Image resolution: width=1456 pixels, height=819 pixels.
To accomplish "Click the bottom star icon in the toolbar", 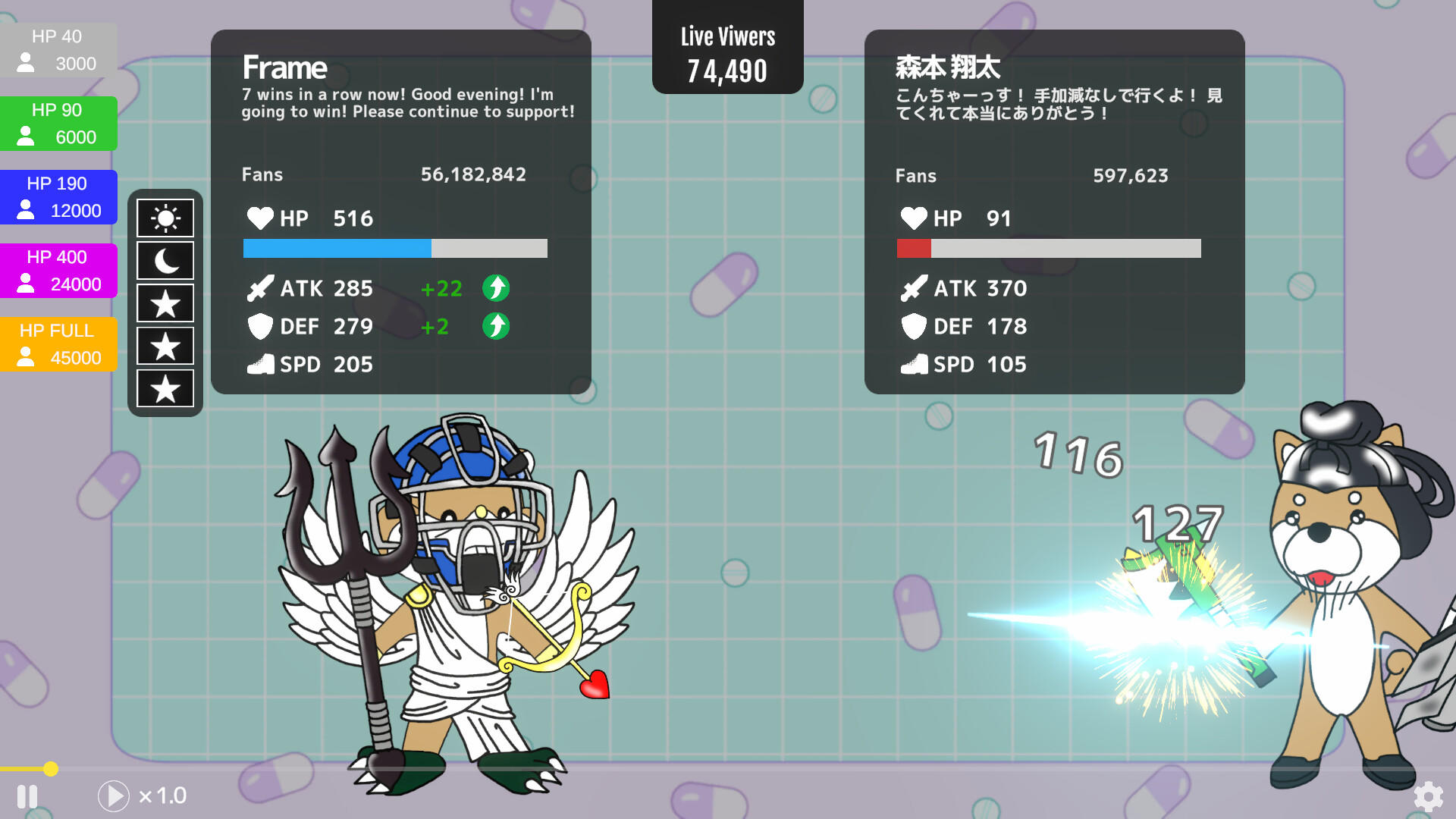I will [165, 389].
